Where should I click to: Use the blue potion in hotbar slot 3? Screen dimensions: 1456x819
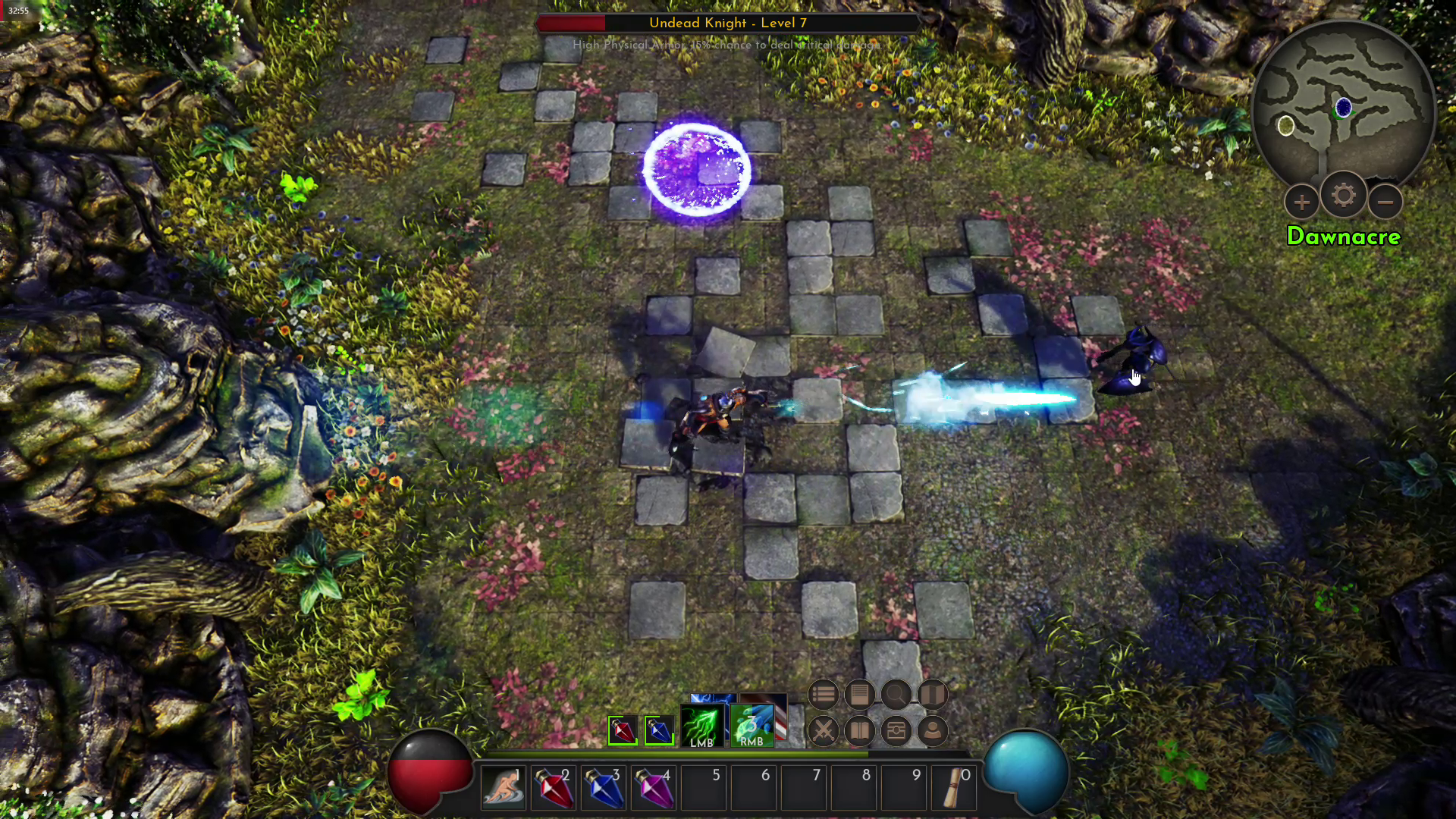[x=604, y=789]
